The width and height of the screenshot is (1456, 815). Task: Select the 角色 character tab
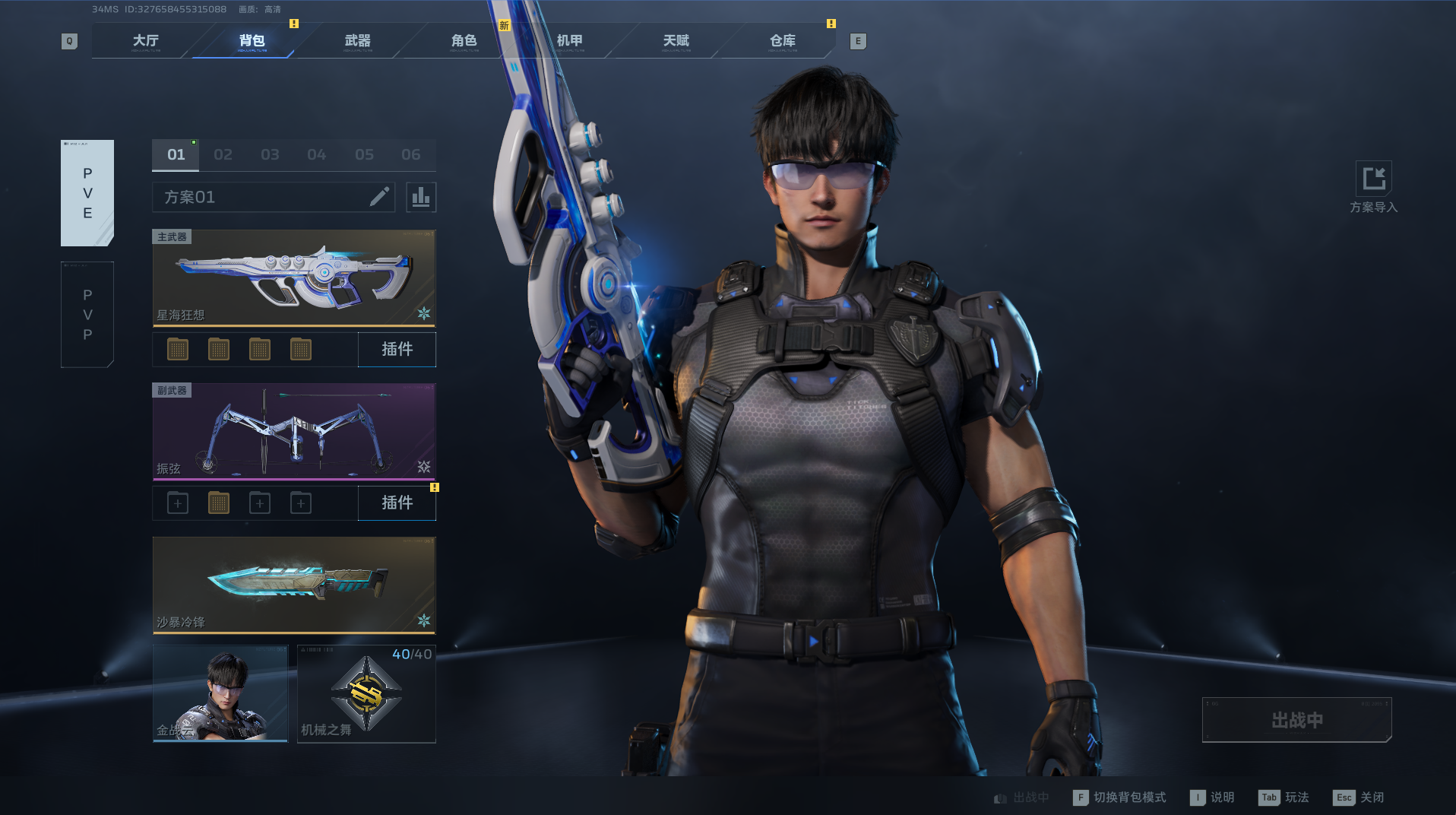(464, 41)
